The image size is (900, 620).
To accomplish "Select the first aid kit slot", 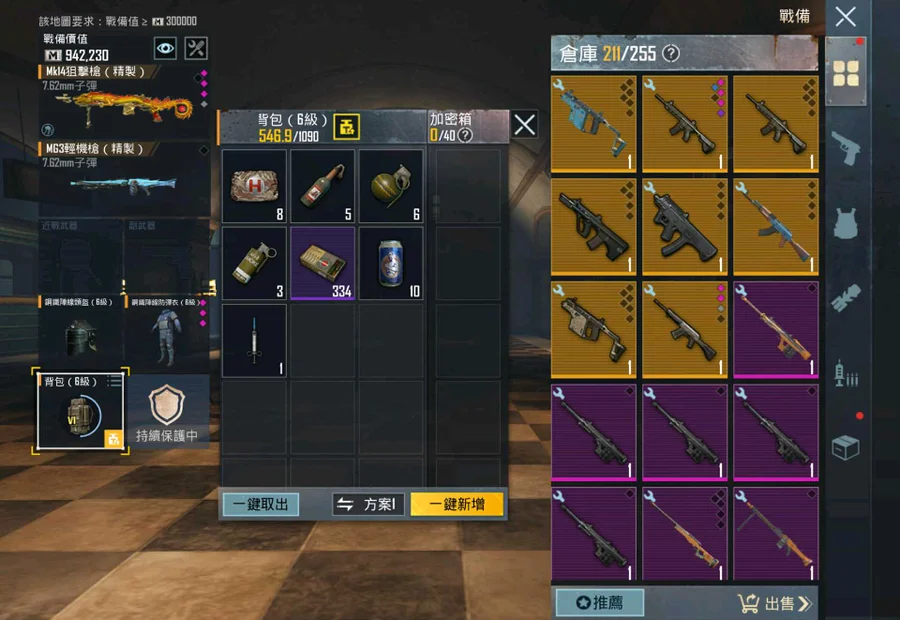I will tap(254, 186).
